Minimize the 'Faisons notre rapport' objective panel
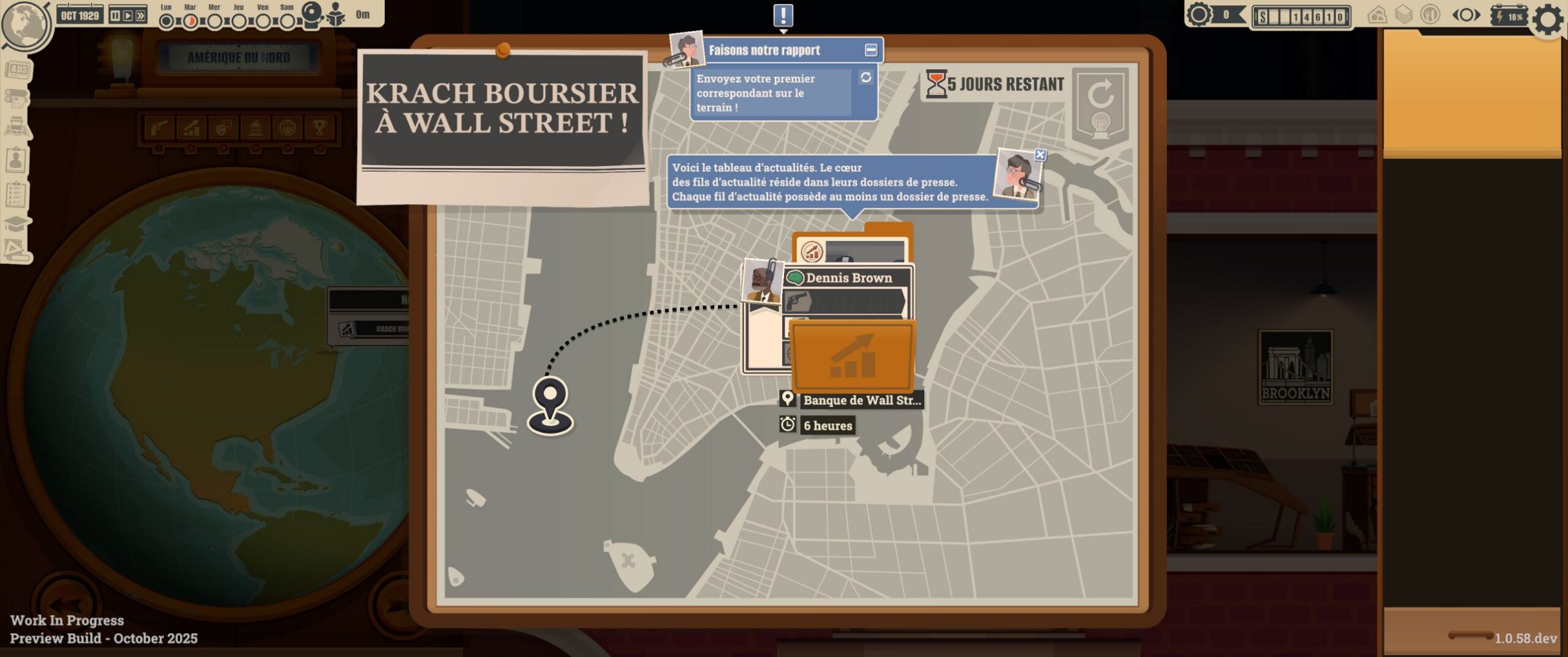 click(x=870, y=50)
